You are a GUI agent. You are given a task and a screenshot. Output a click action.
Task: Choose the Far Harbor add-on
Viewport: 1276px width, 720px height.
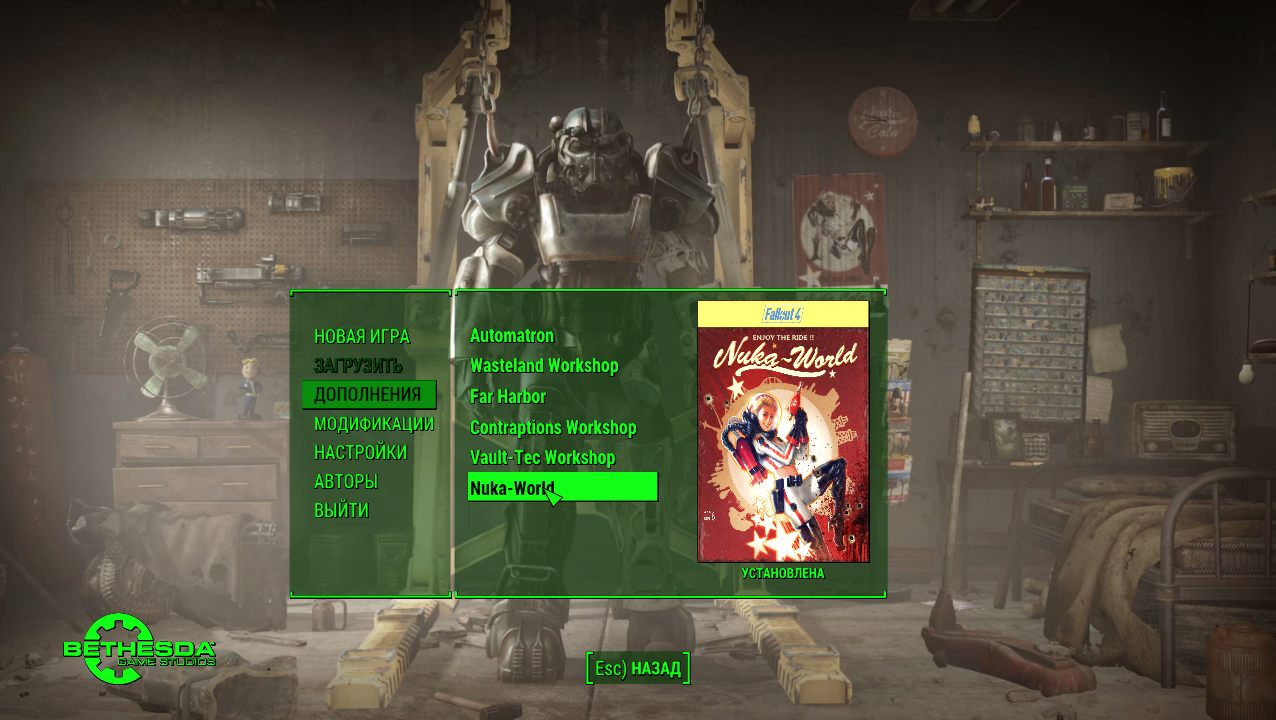click(x=508, y=397)
